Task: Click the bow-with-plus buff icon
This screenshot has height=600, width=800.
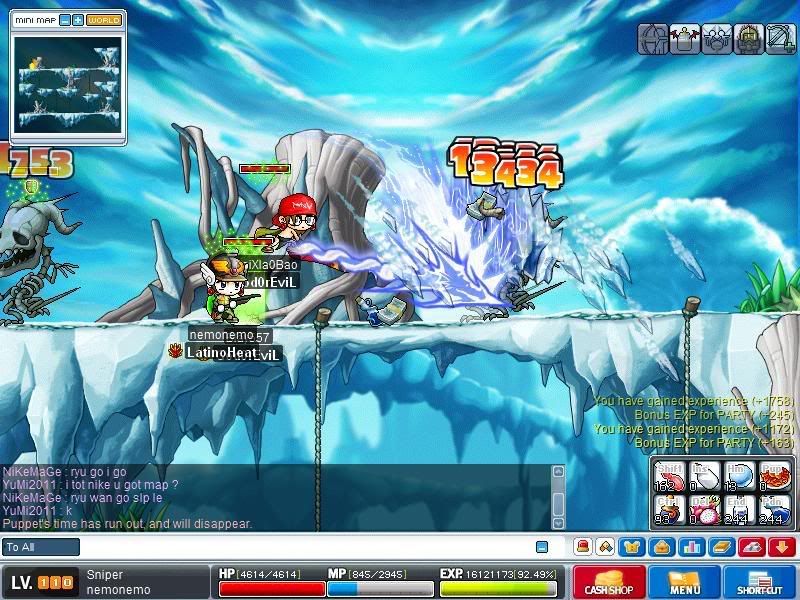Action: (x=780, y=39)
